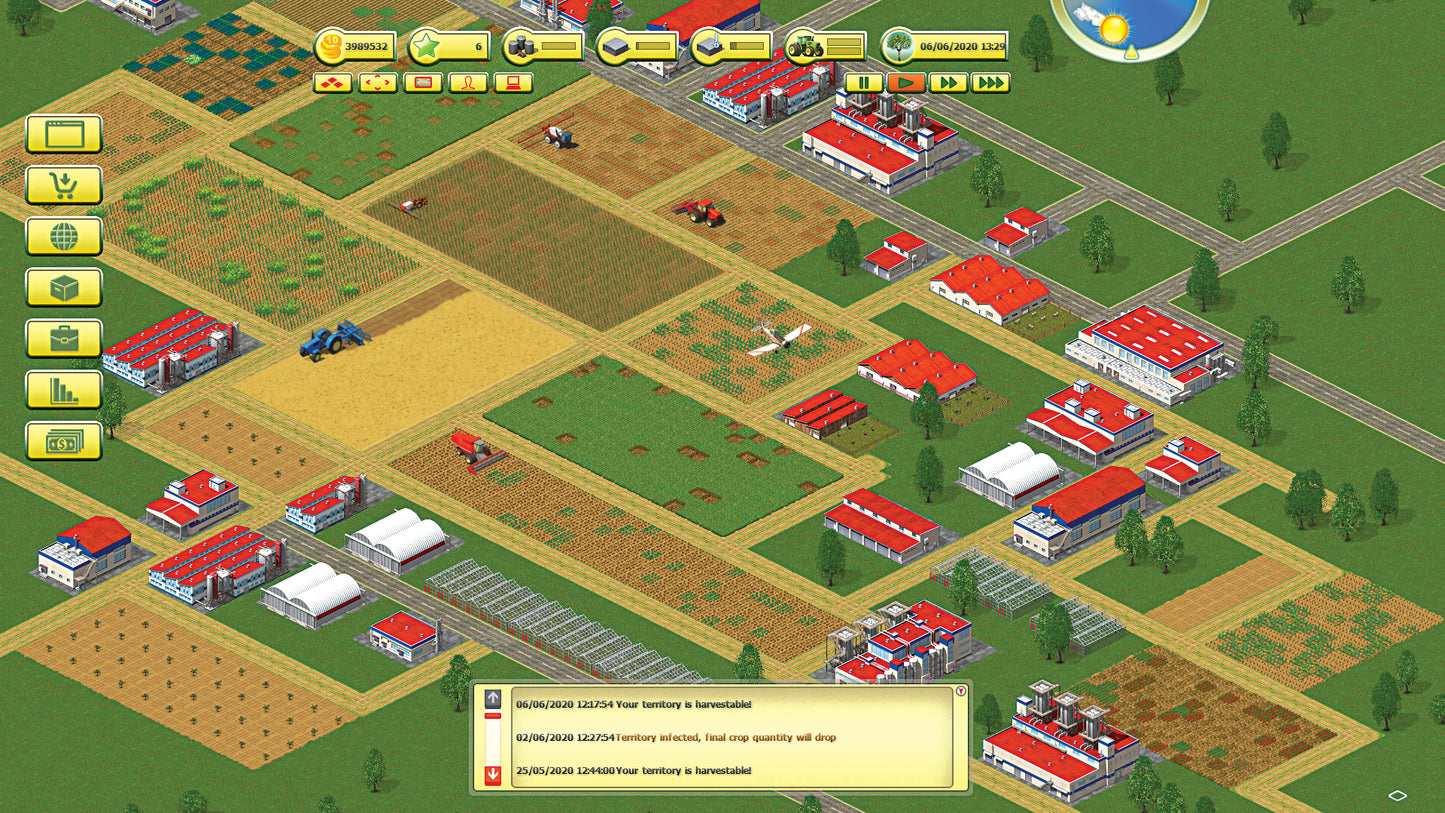Open the person silhouette toolbar button
Viewport: 1445px width, 813px height.
tap(468, 83)
